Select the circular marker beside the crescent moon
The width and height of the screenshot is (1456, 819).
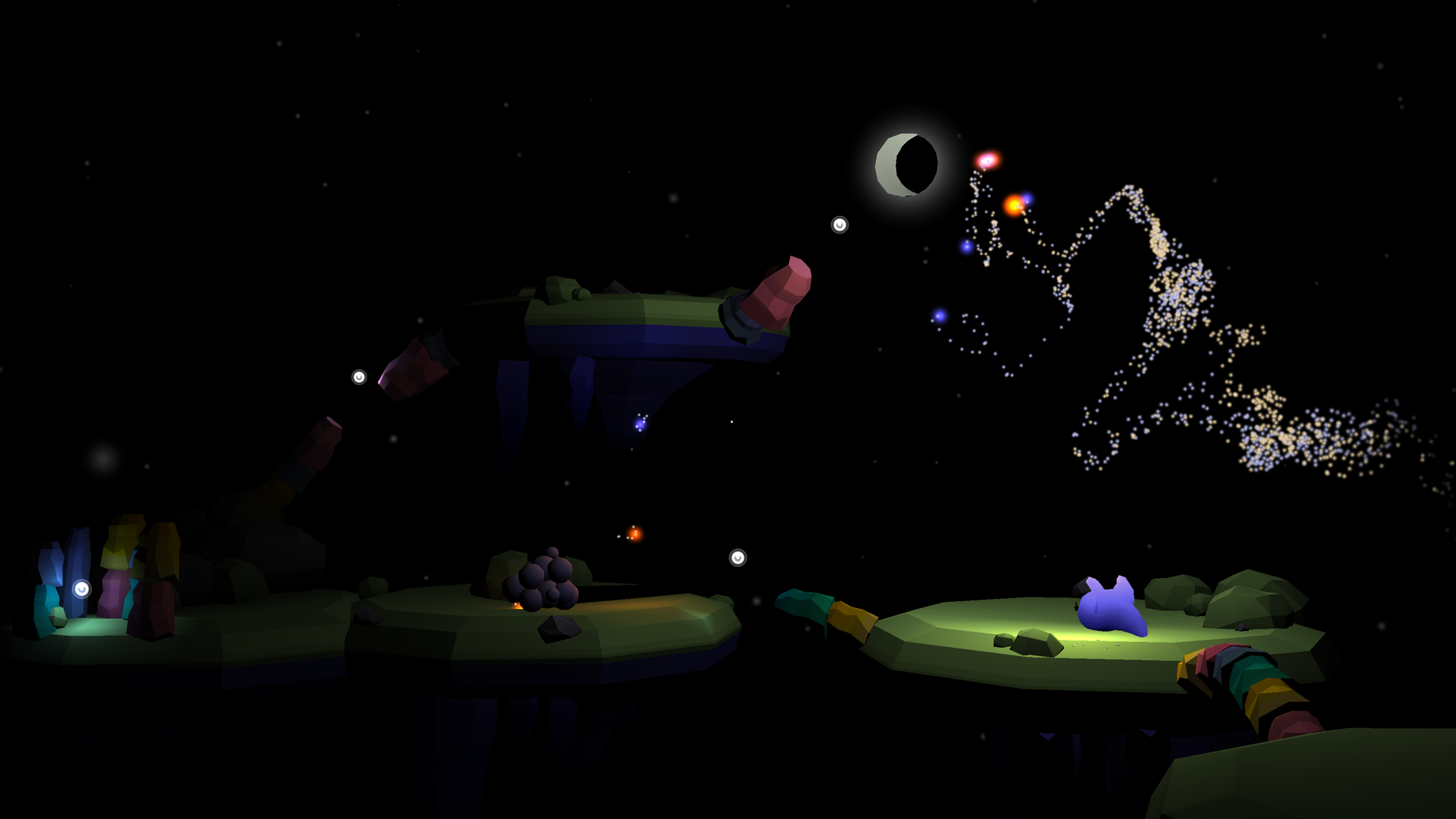pyautogui.click(x=839, y=225)
